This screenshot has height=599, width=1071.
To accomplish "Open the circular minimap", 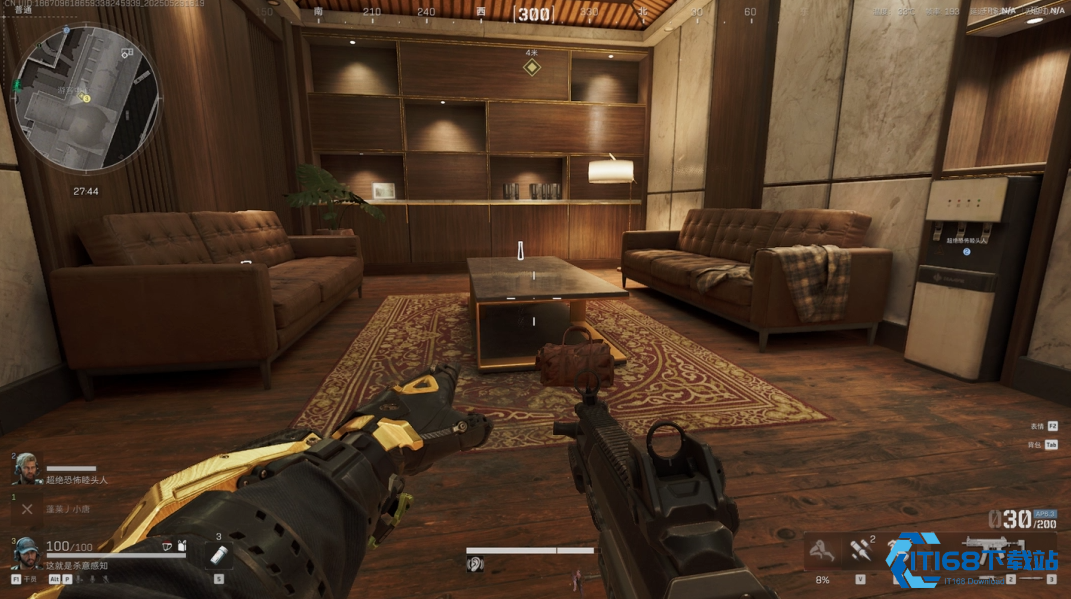I will [86, 97].
